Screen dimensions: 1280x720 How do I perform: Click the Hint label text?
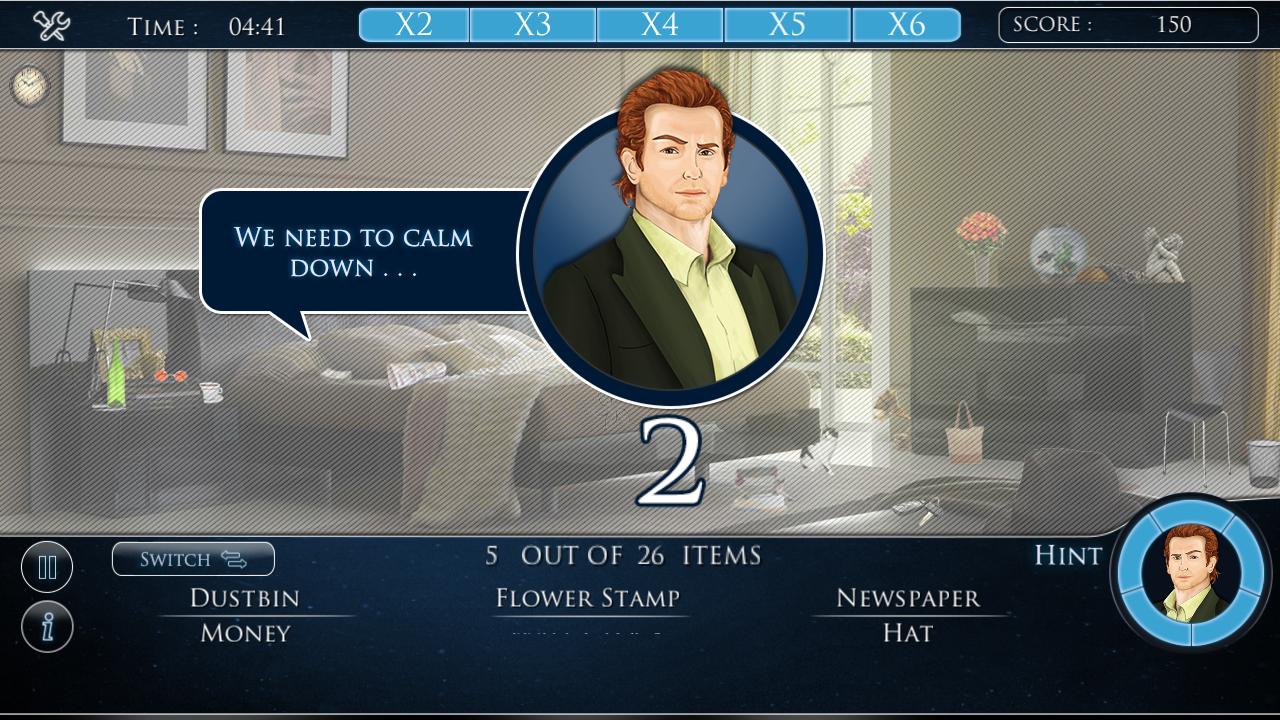tap(1066, 556)
